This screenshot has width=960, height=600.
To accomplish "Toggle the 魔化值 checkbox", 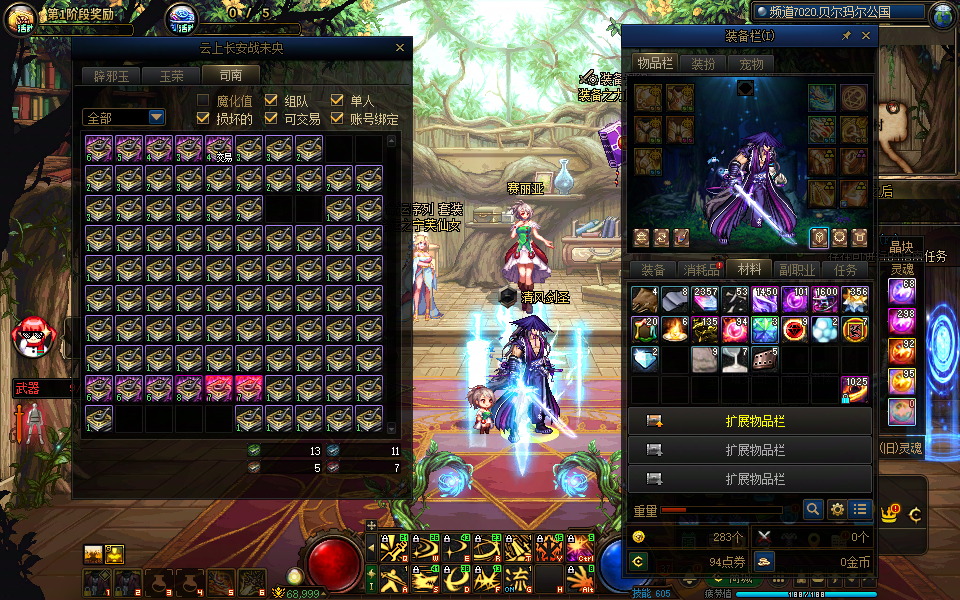I will [x=203, y=100].
